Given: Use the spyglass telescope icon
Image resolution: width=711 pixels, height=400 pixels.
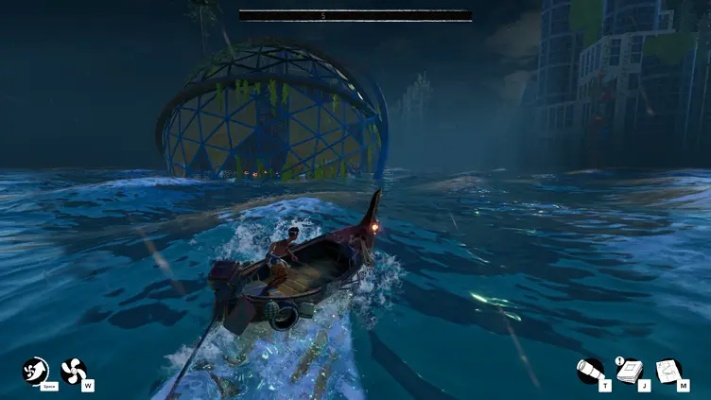Looking at the screenshot, I should click(590, 371).
